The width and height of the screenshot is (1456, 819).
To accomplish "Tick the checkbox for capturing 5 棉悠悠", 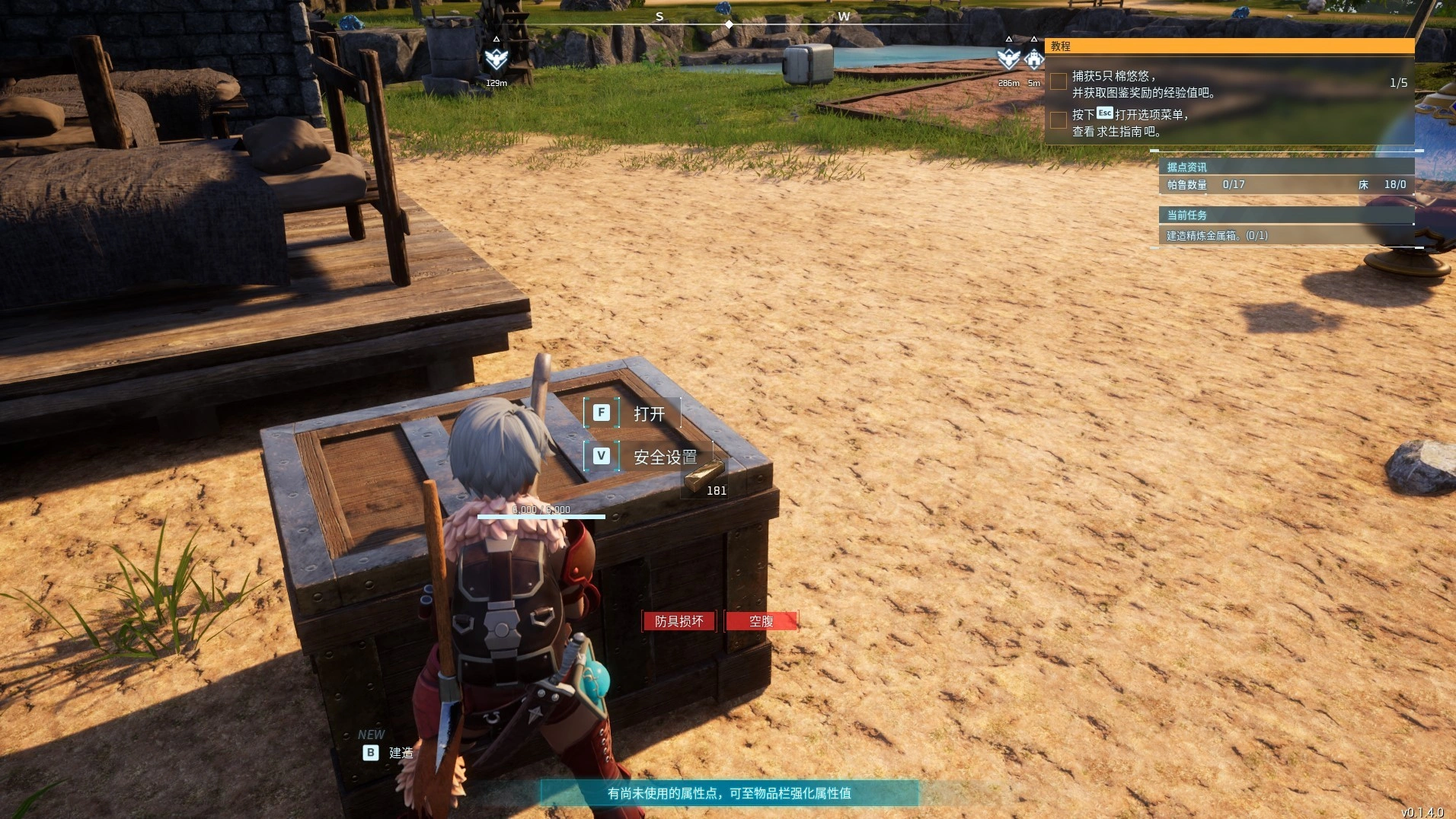I will tap(1058, 82).
